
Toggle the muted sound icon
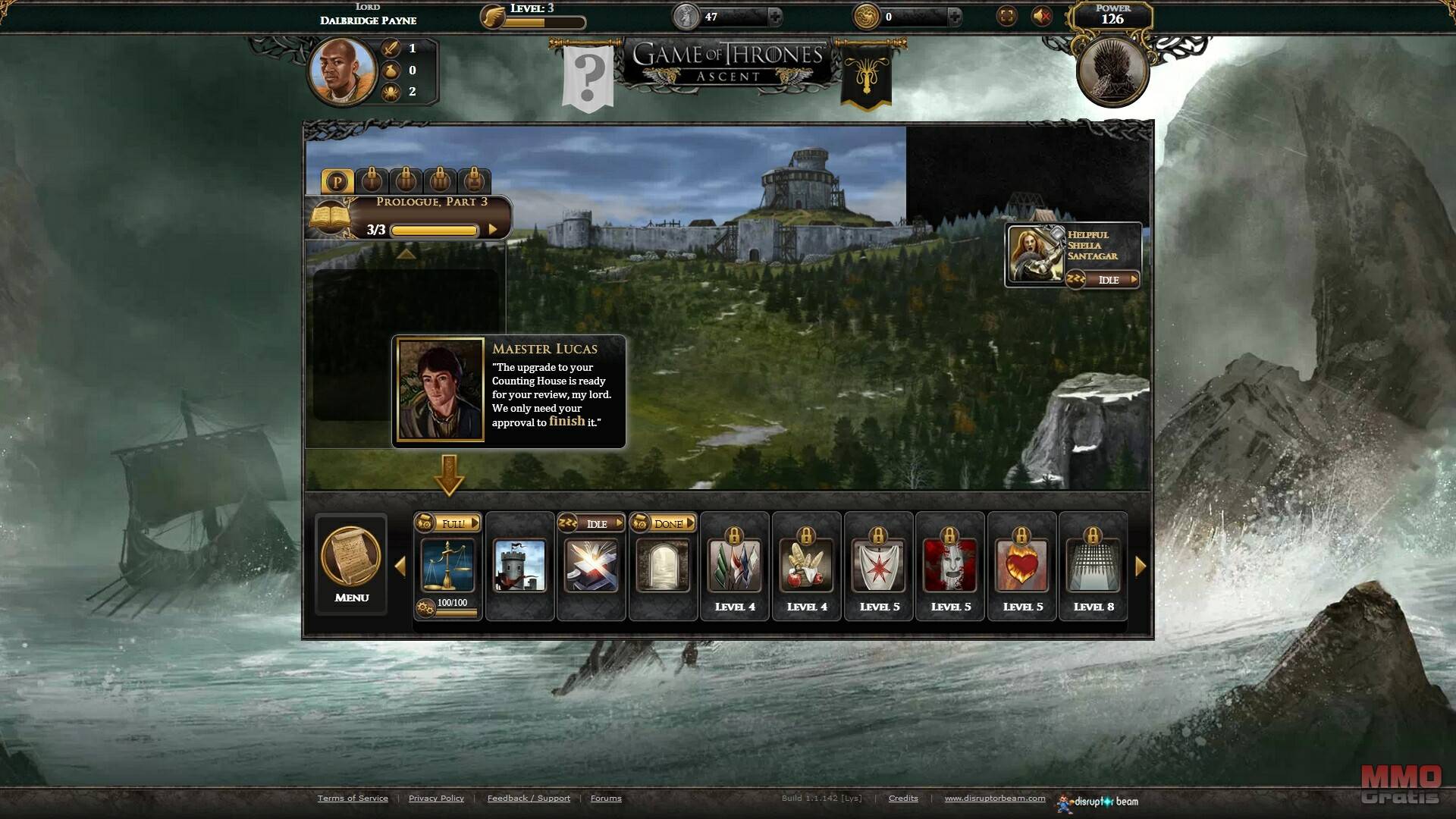click(x=1042, y=17)
